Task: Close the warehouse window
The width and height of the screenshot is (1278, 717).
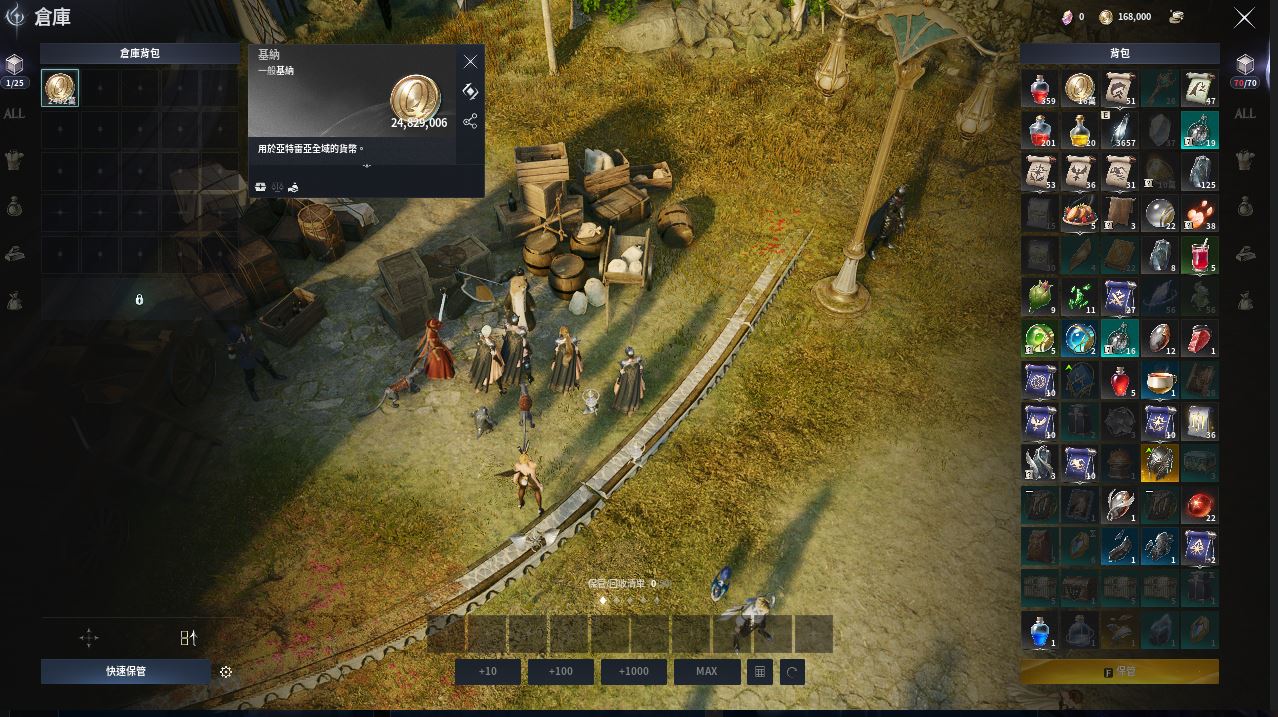Action: click(x=1244, y=18)
